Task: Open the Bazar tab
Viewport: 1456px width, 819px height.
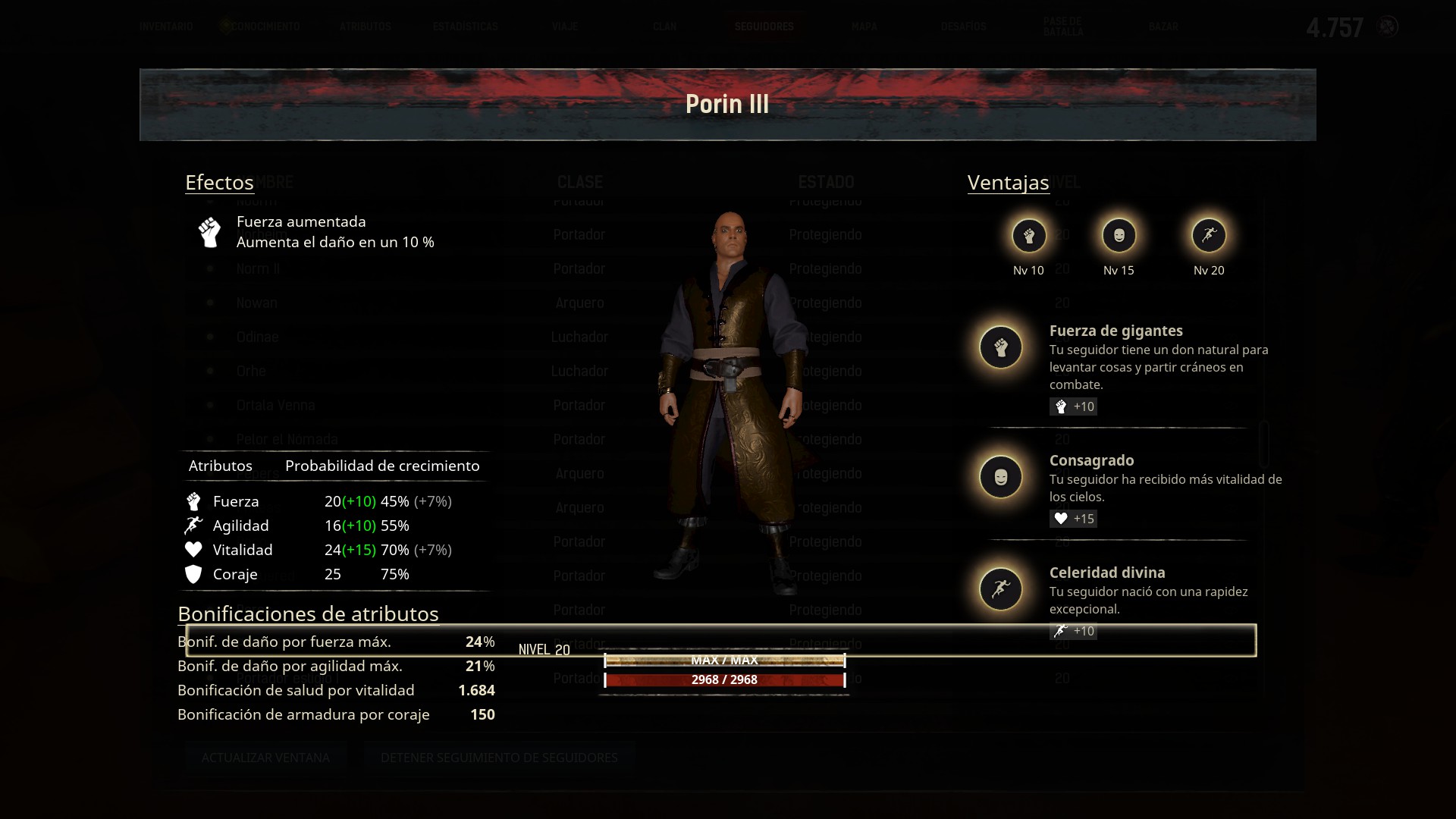Action: (1163, 27)
